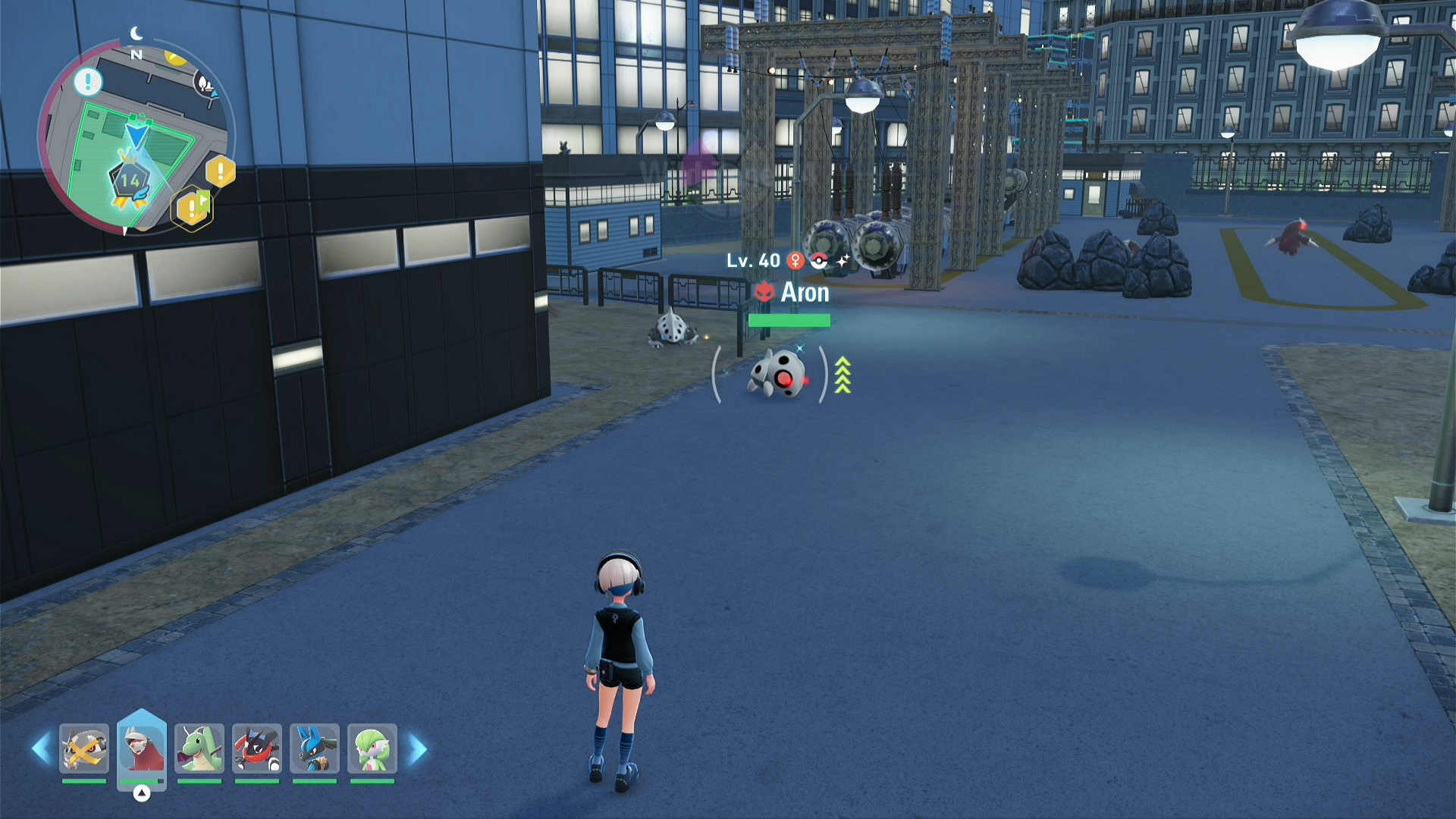Viewport: 1456px width, 819px height.
Task: Cycle party left with the blue arrow
Action: pos(40,749)
